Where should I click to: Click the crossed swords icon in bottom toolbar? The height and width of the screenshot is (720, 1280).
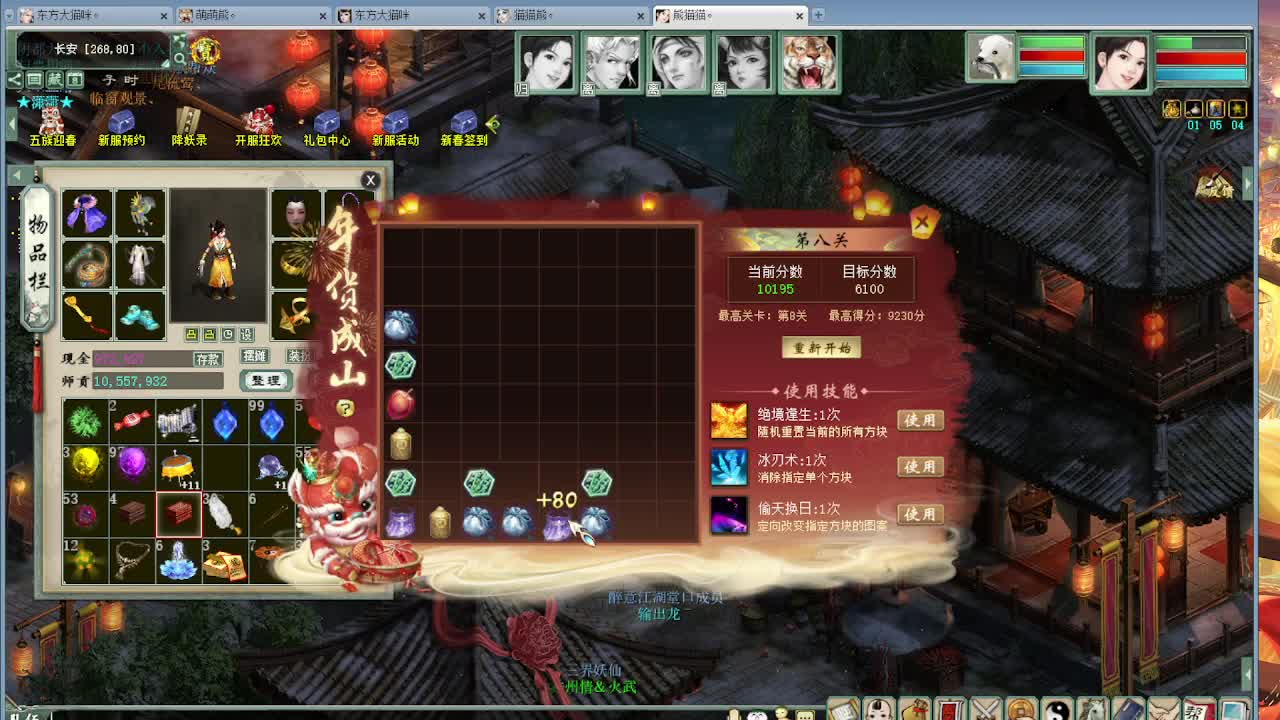pyautogui.click(x=987, y=708)
